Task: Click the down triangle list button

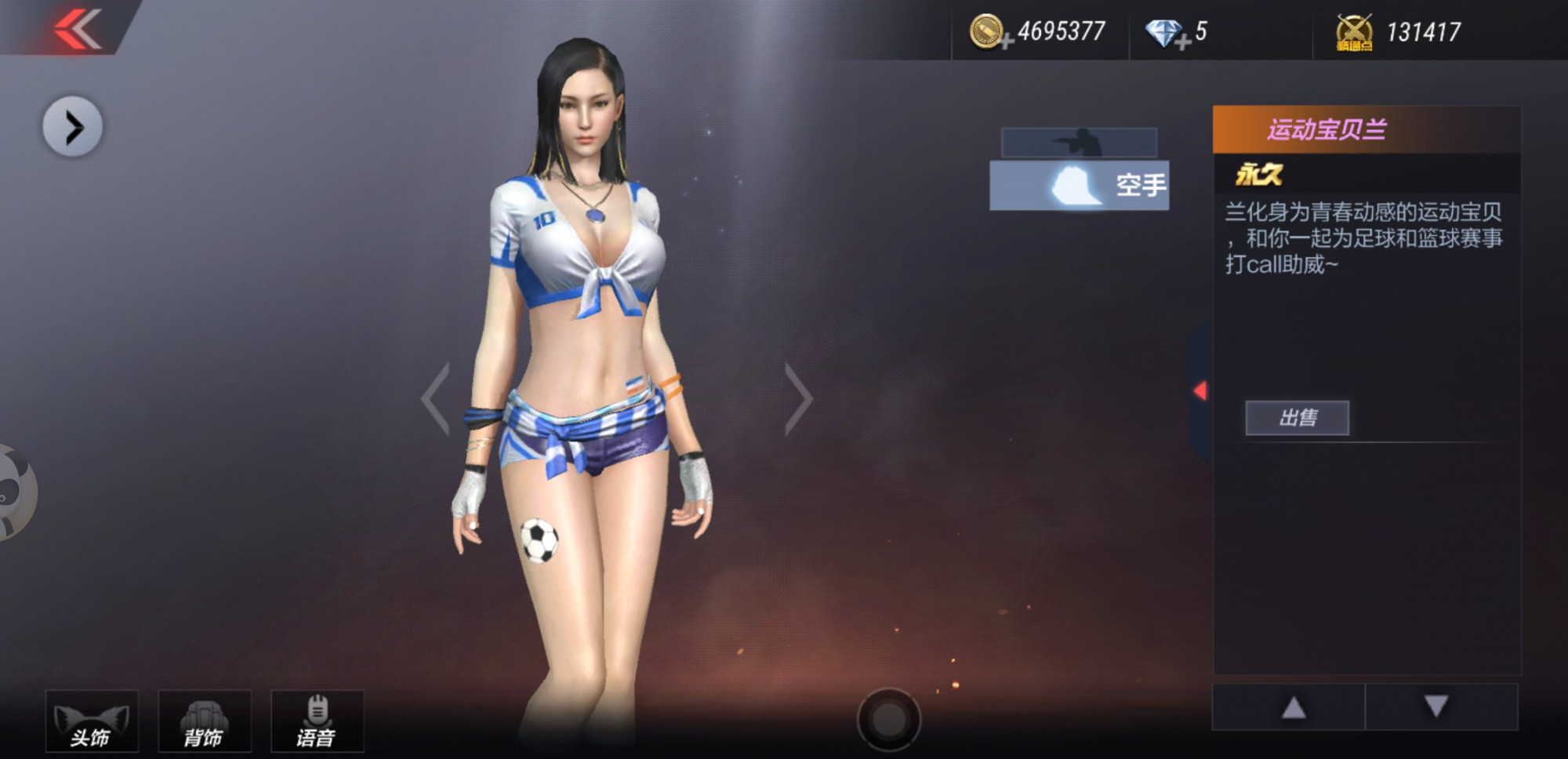Action: click(x=1436, y=707)
